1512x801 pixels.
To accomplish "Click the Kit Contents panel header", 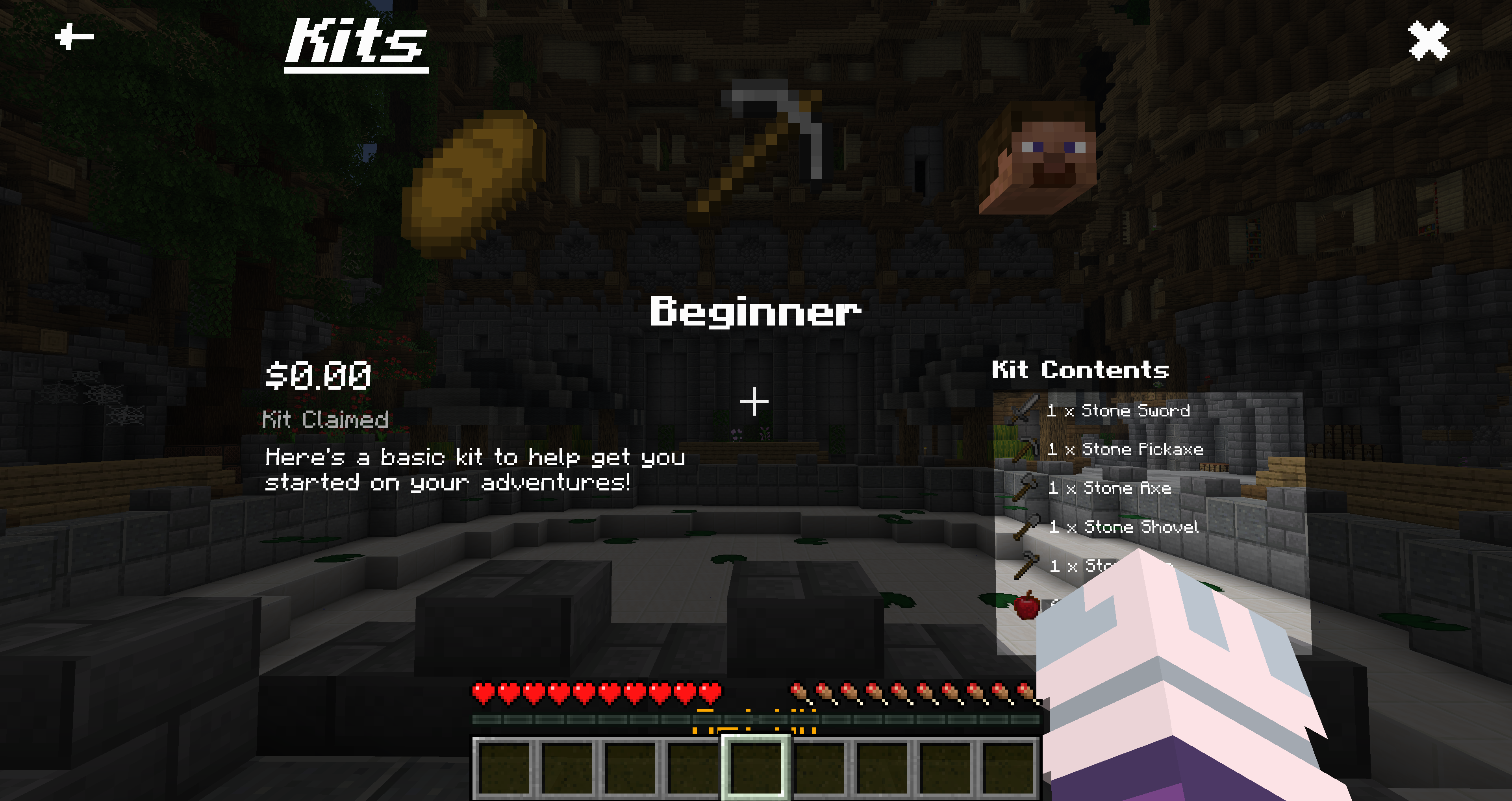I will 1080,370.
